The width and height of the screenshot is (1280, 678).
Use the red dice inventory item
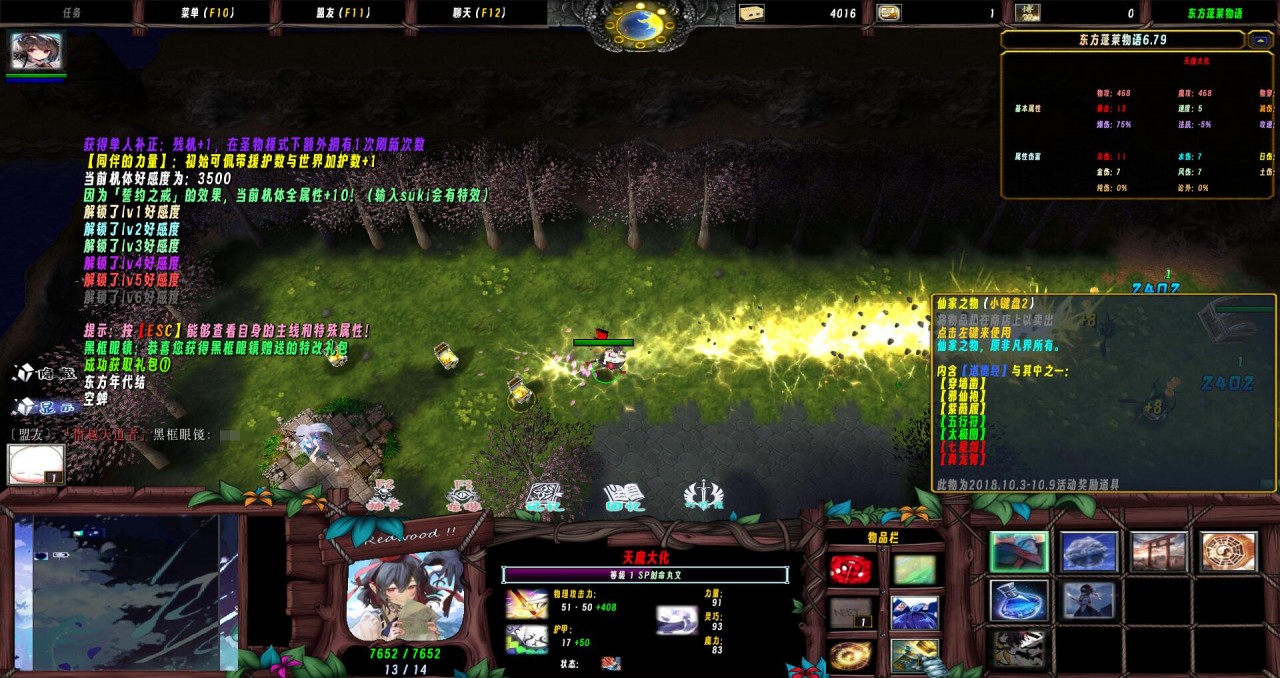pos(850,570)
